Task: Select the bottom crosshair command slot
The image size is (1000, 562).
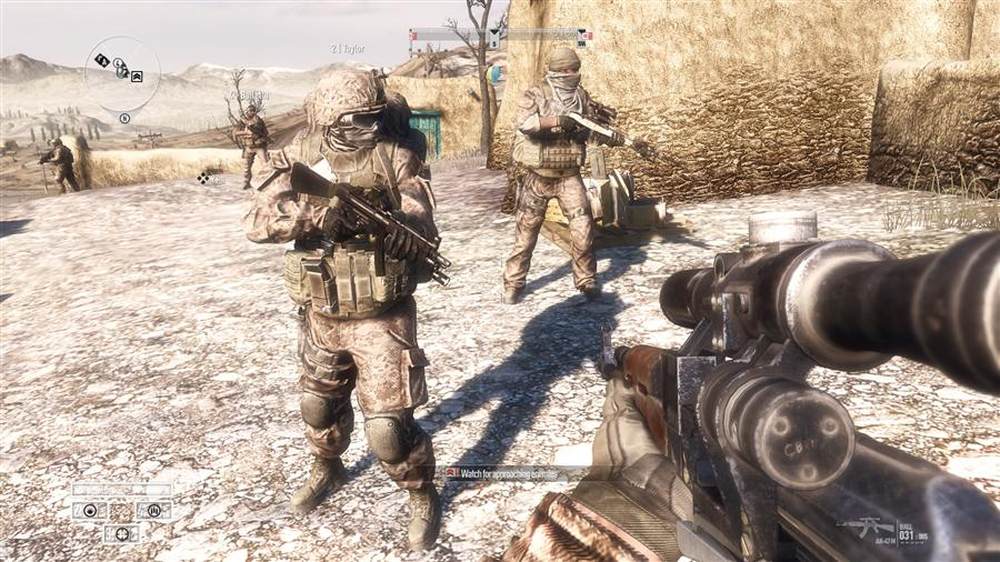Action: (x=122, y=533)
